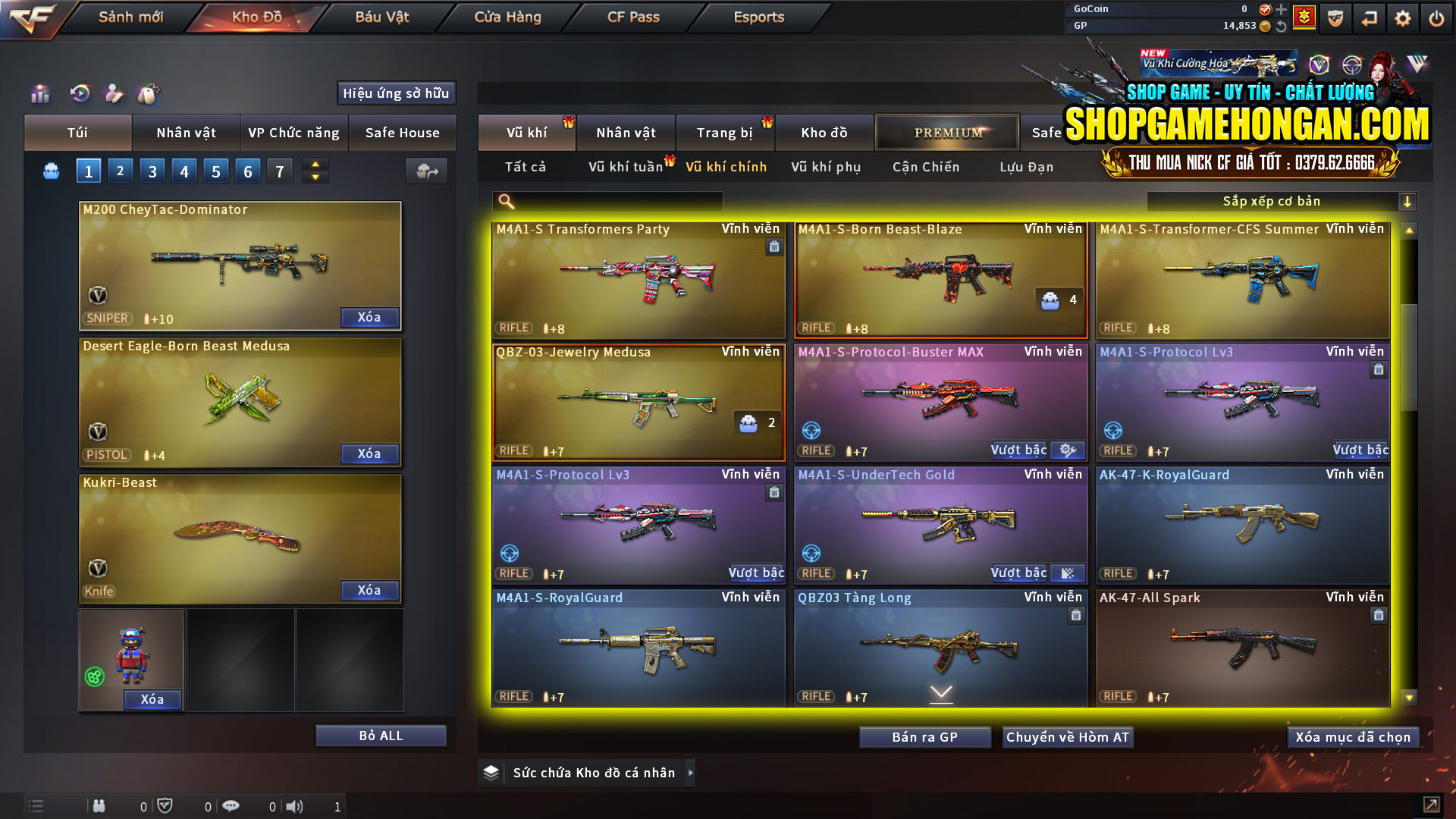Click the settings gear icon at top right

click(1404, 17)
